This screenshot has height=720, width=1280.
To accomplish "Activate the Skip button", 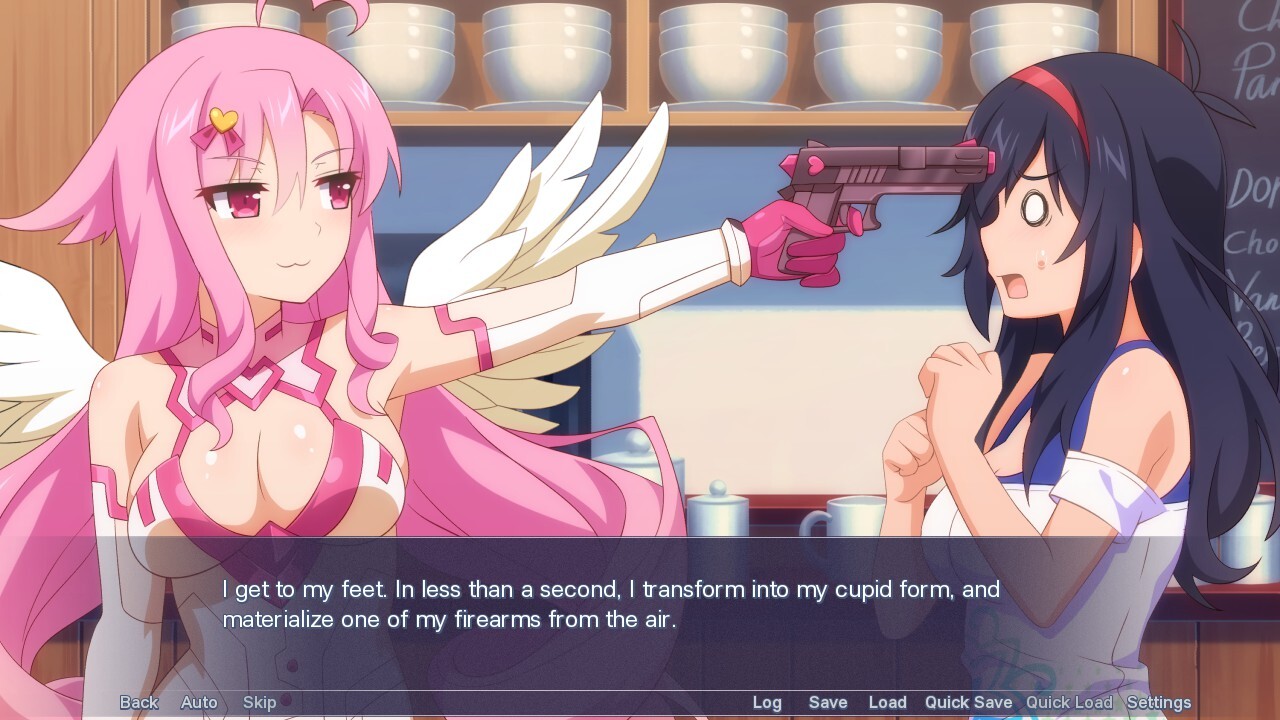I will [259, 702].
